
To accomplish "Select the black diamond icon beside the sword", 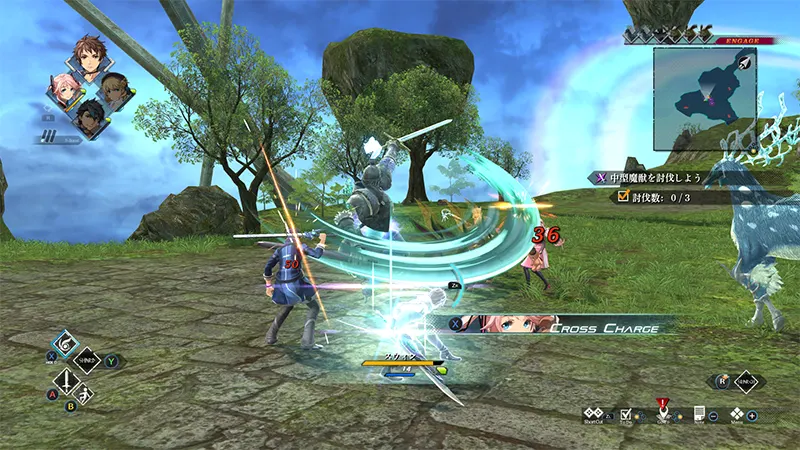I will coord(87,359).
